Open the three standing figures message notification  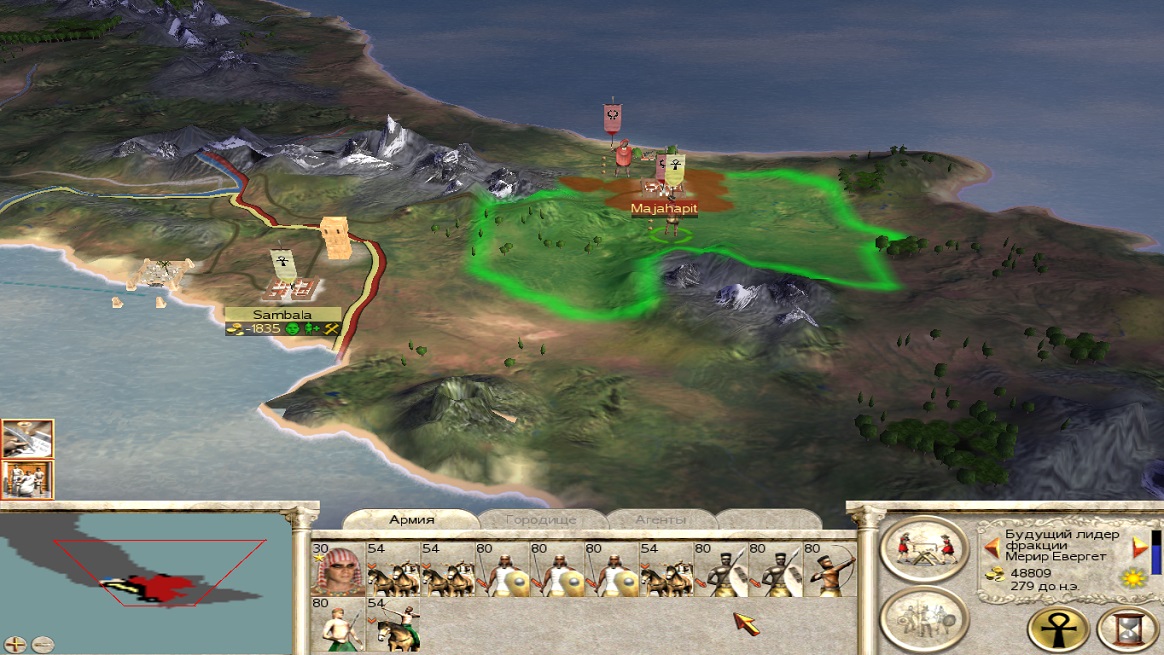(x=27, y=479)
